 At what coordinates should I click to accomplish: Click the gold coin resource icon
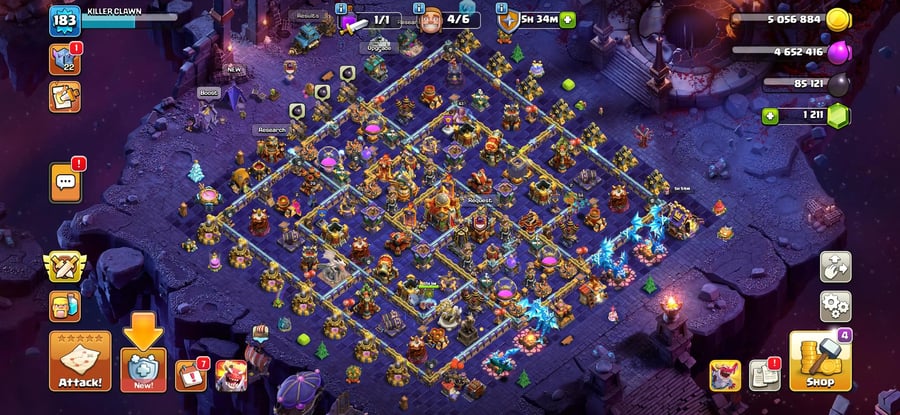click(838, 19)
